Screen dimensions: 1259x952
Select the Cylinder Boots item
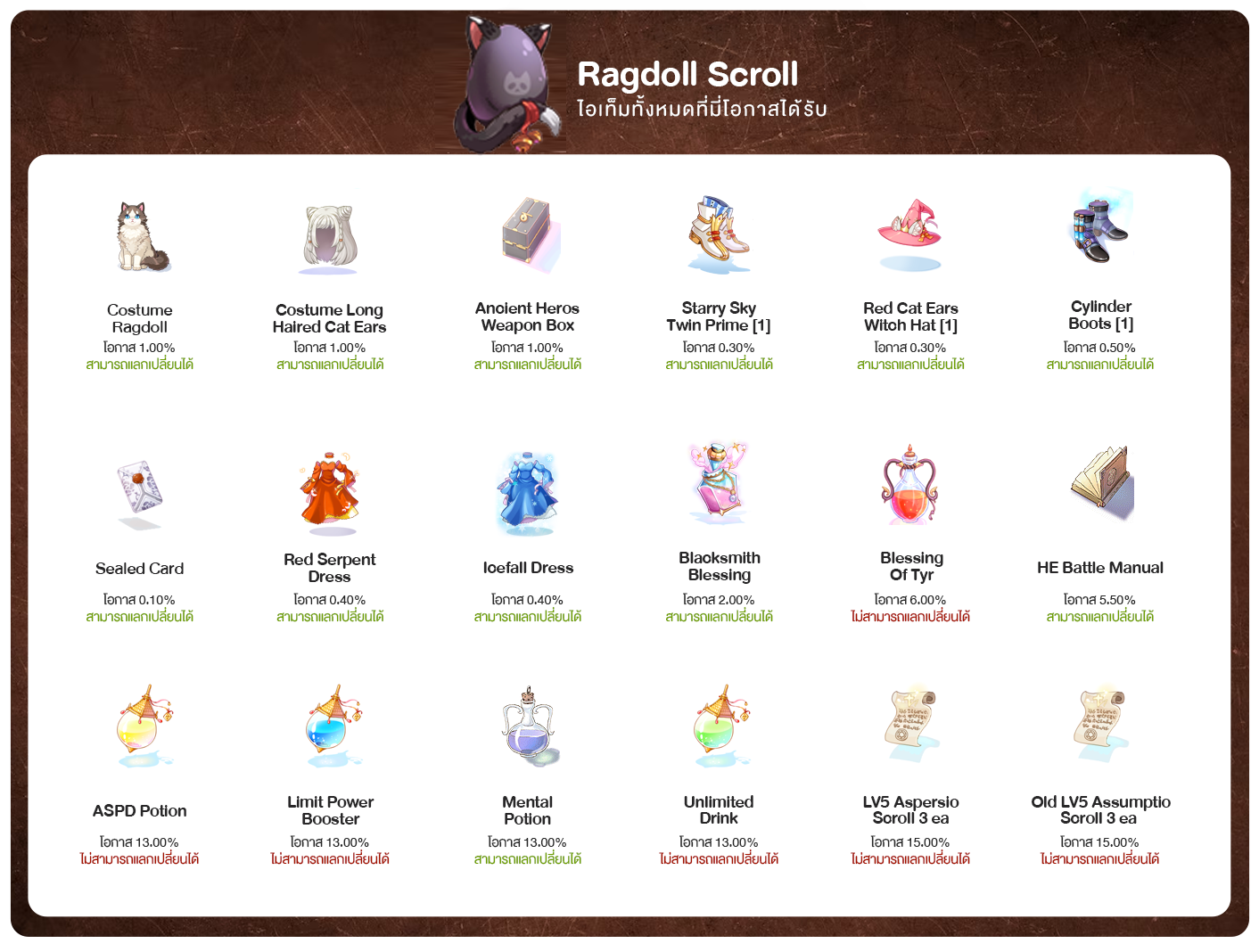click(x=1100, y=228)
